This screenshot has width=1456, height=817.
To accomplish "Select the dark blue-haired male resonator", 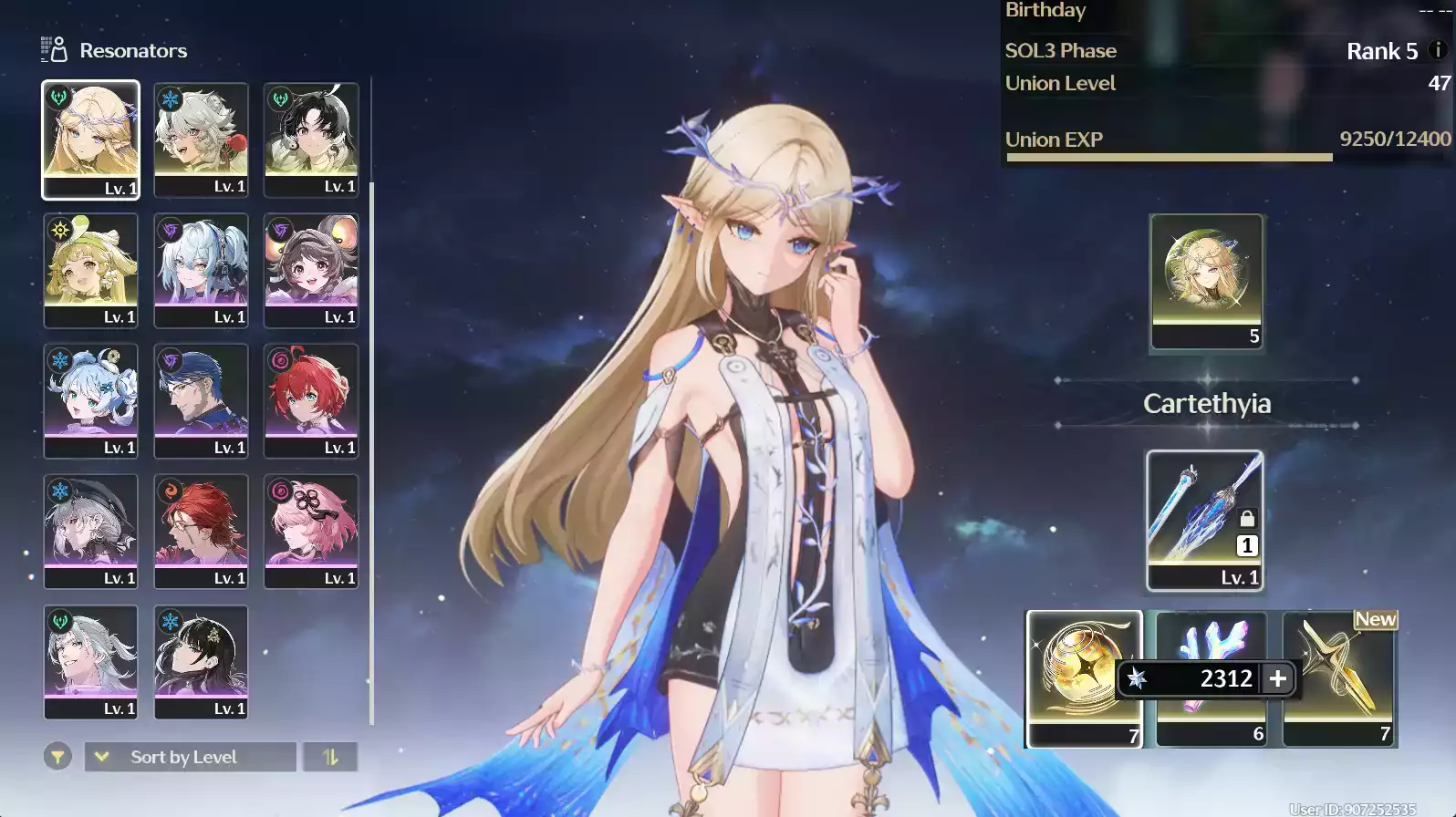I will click(201, 399).
